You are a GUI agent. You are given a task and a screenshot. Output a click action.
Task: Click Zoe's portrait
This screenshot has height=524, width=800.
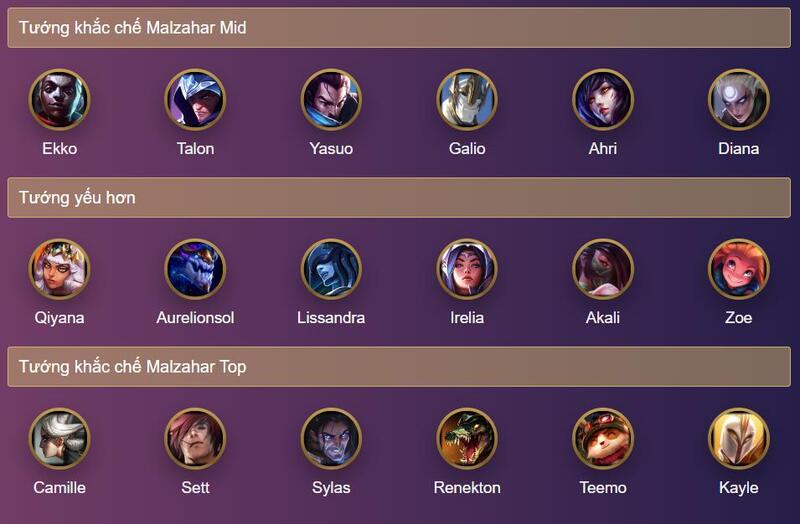(x=738, y=268)
